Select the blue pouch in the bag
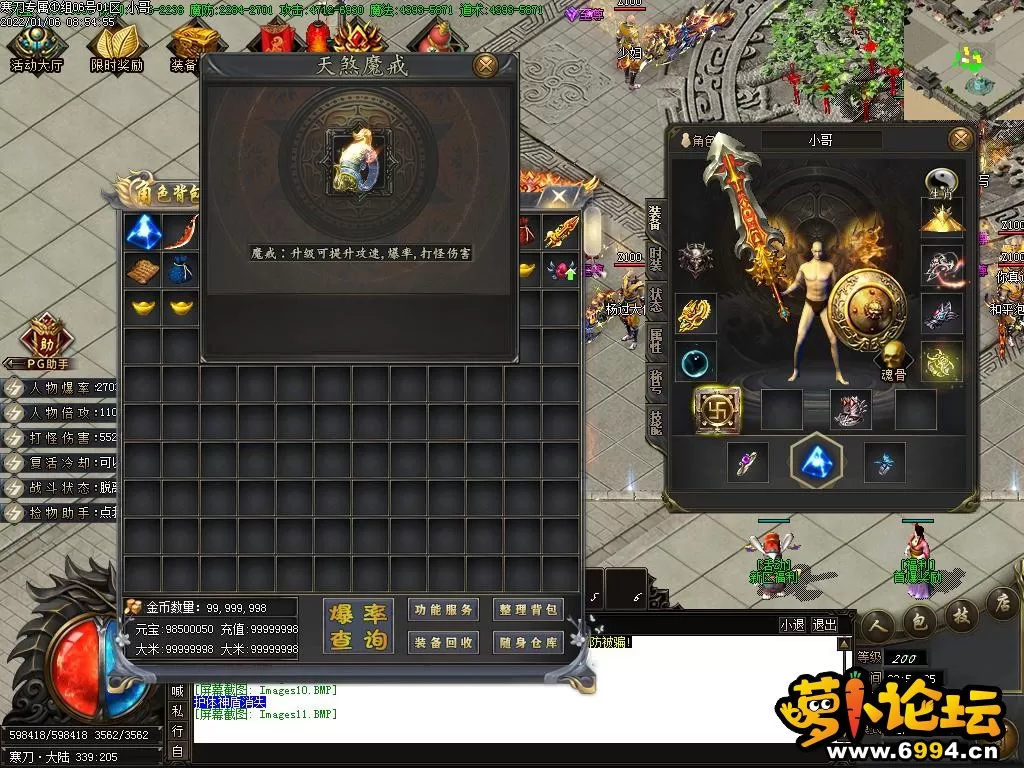 (x=181, y=270)
